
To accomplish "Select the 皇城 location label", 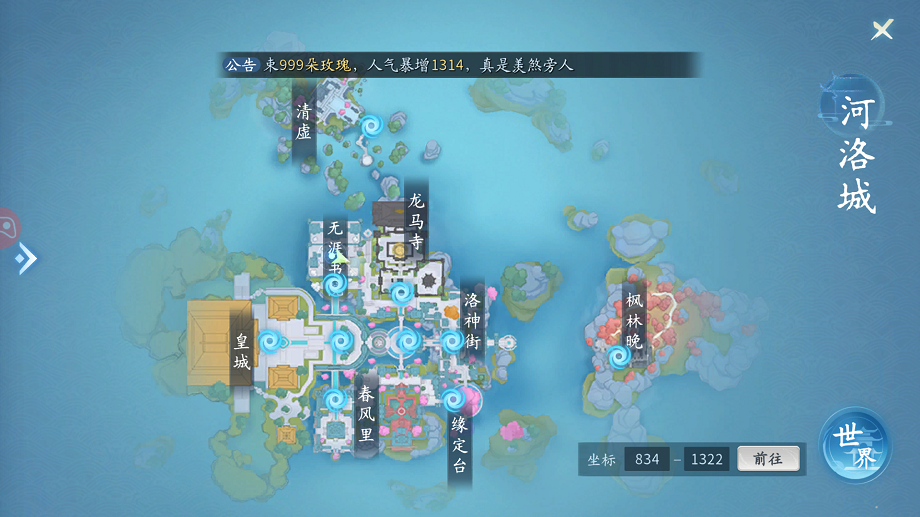I will [242, 352].
